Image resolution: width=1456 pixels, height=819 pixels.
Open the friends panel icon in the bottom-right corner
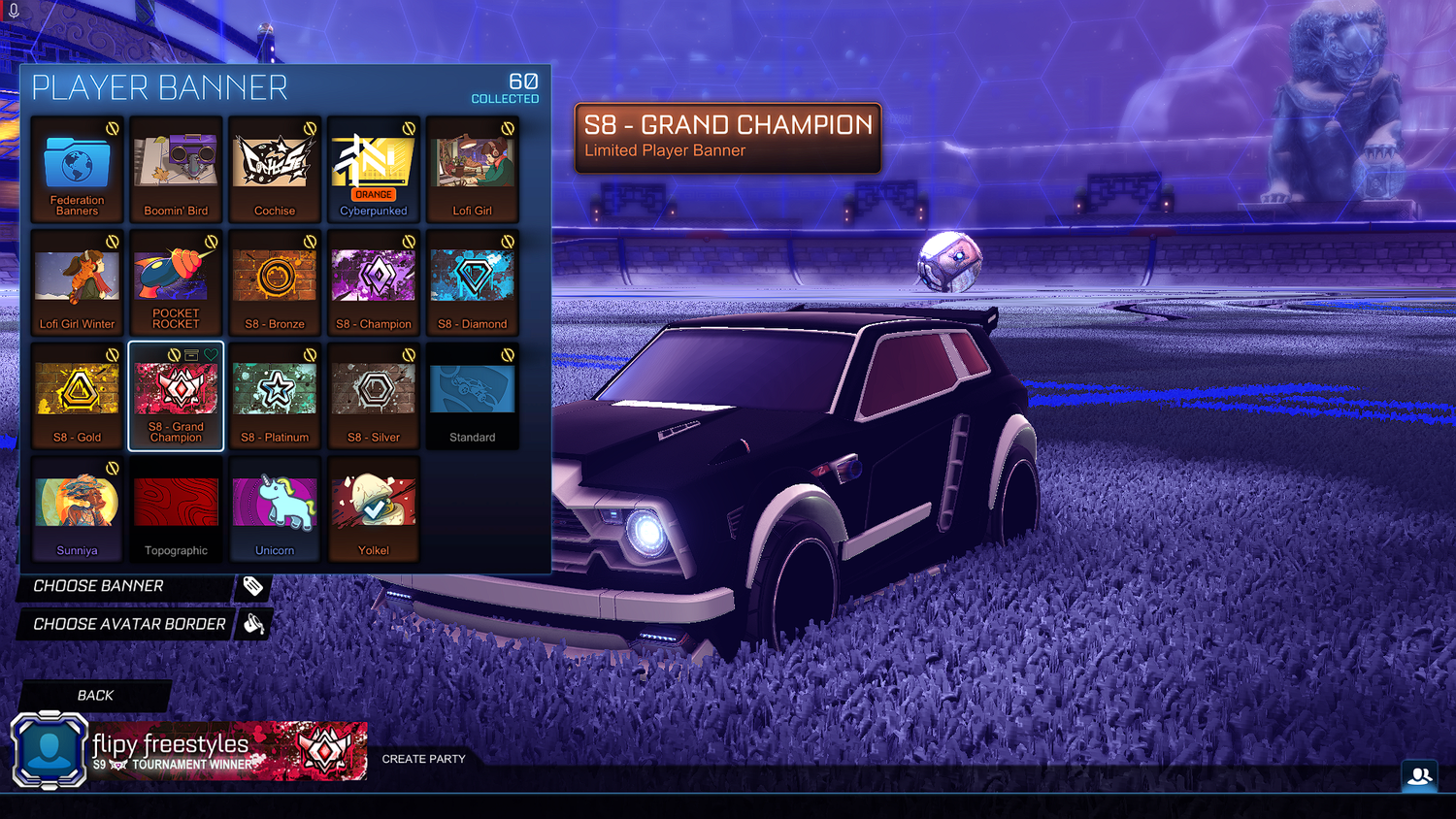(x=1421, y=773)
